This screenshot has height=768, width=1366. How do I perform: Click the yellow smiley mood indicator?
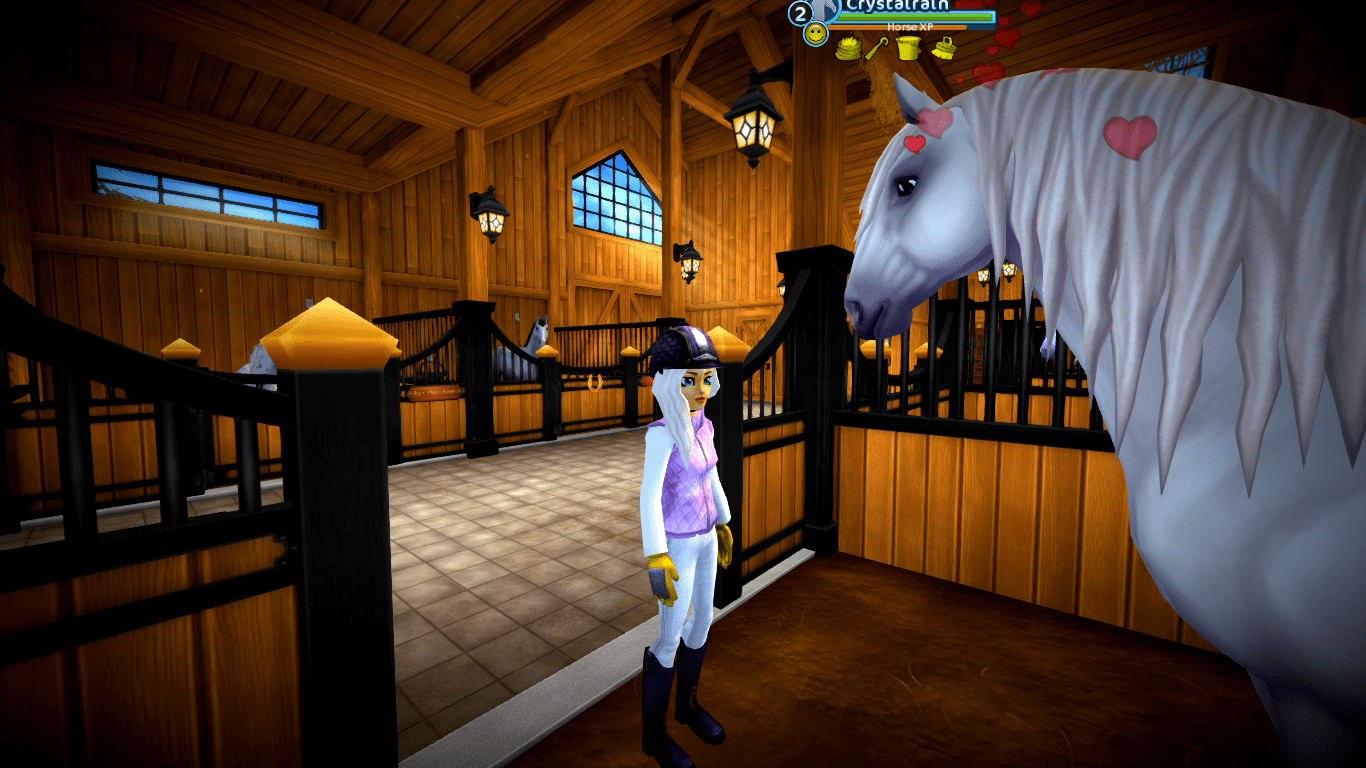(x=817, y=35)
